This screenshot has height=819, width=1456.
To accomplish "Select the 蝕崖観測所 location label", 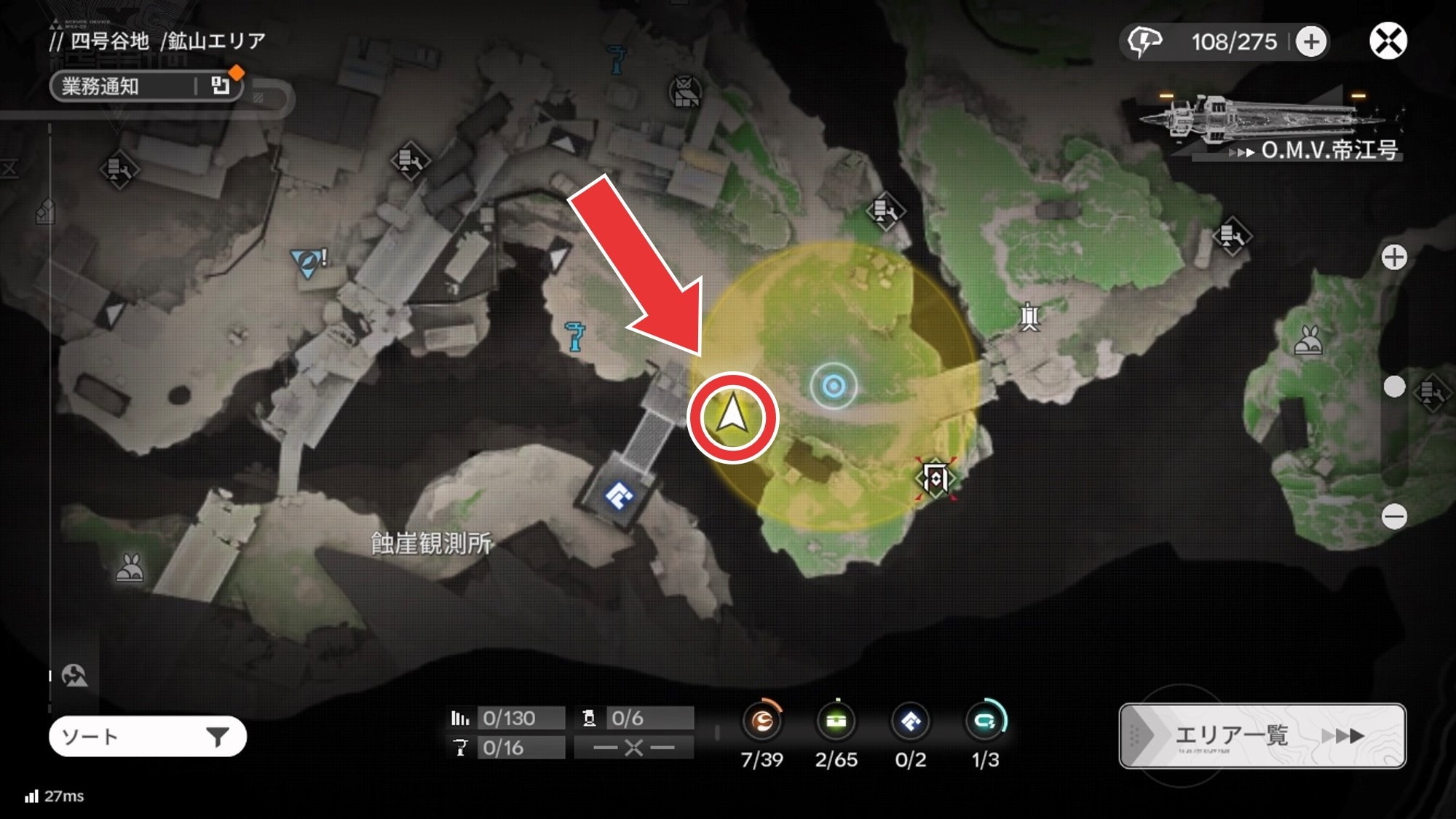I will coord(432,543).
